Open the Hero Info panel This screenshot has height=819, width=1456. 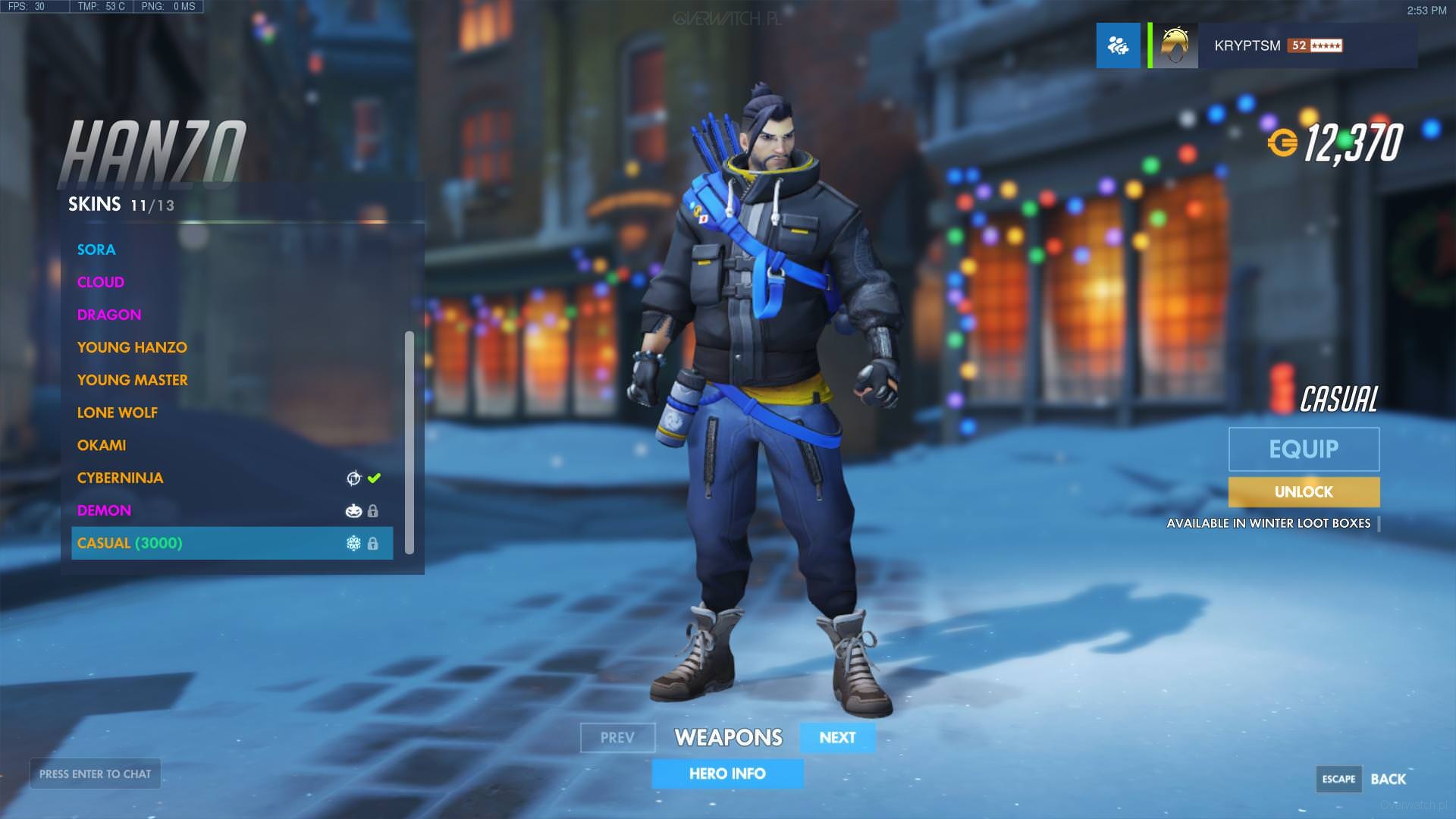[x=727, y=773]
